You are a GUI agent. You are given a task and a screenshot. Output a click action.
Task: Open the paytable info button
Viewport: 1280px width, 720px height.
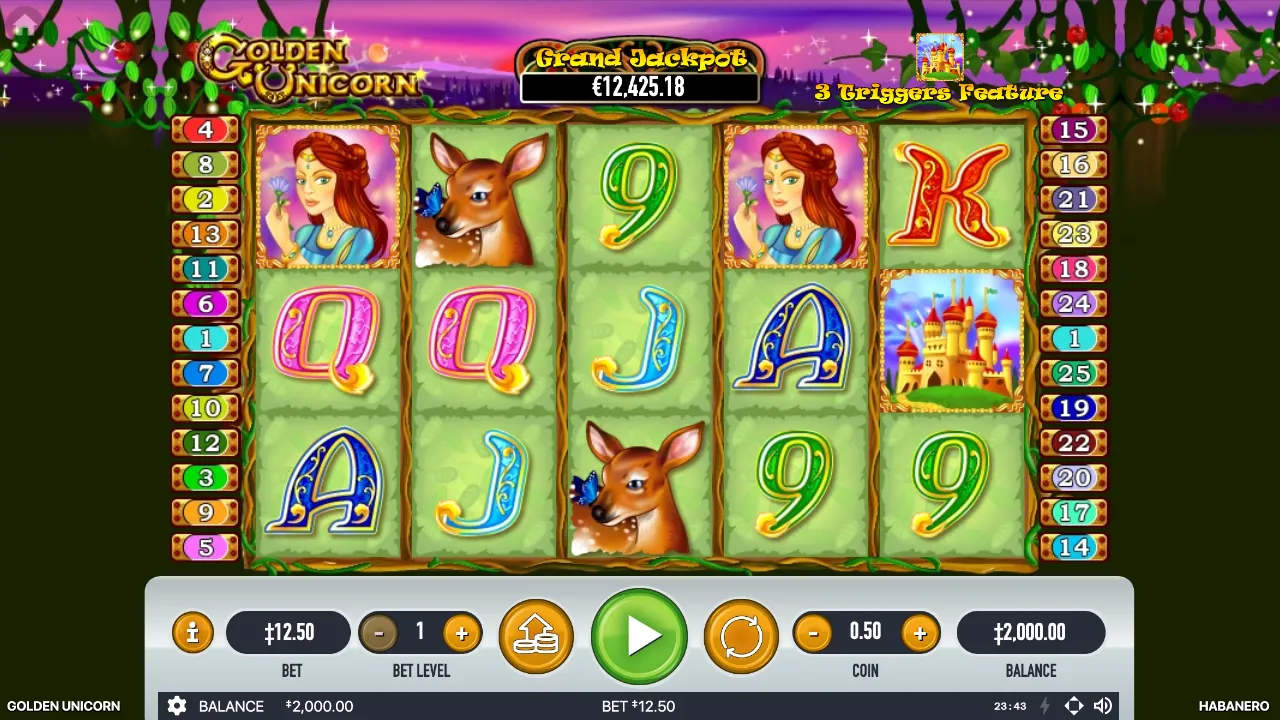click(x=192, y=633)
